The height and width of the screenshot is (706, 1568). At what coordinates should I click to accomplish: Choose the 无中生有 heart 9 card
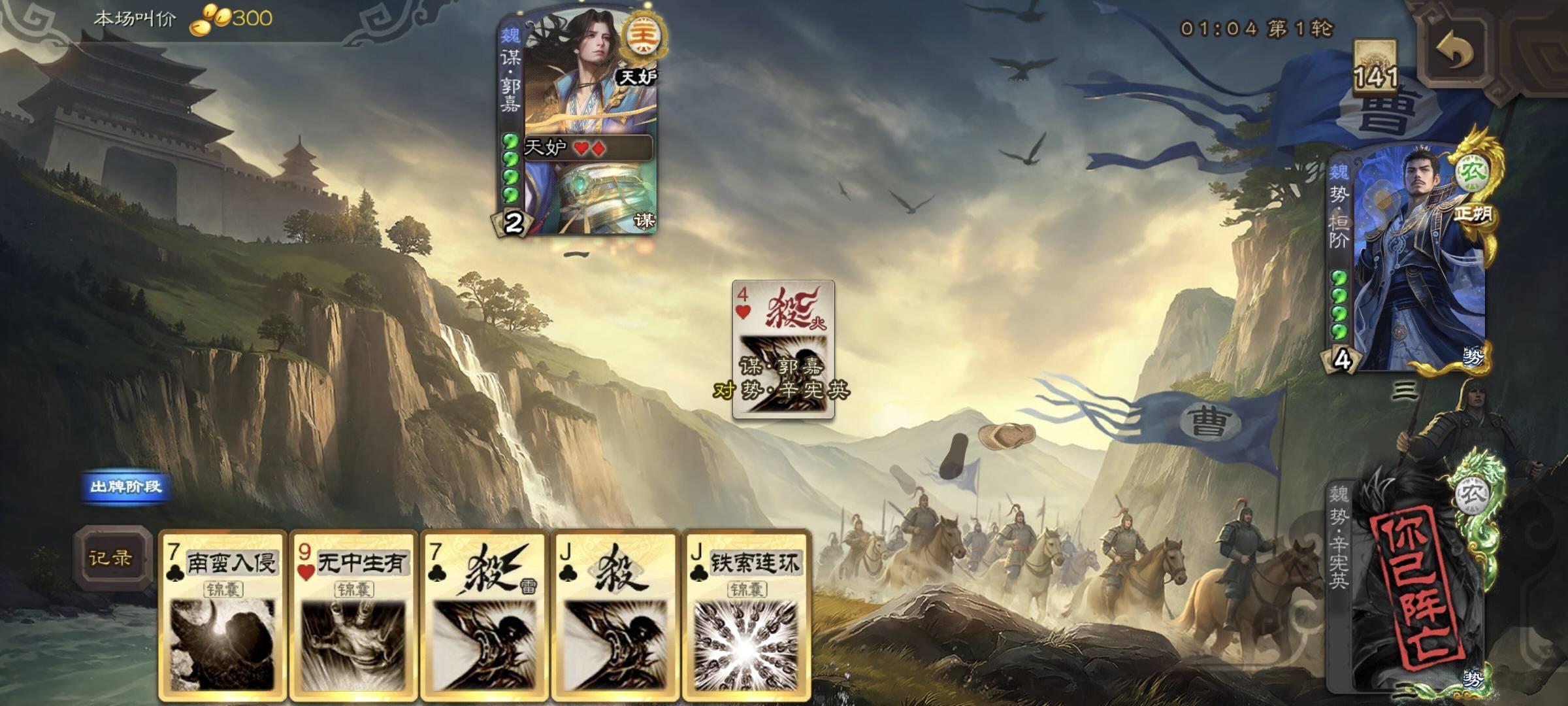tap(353, 614)
